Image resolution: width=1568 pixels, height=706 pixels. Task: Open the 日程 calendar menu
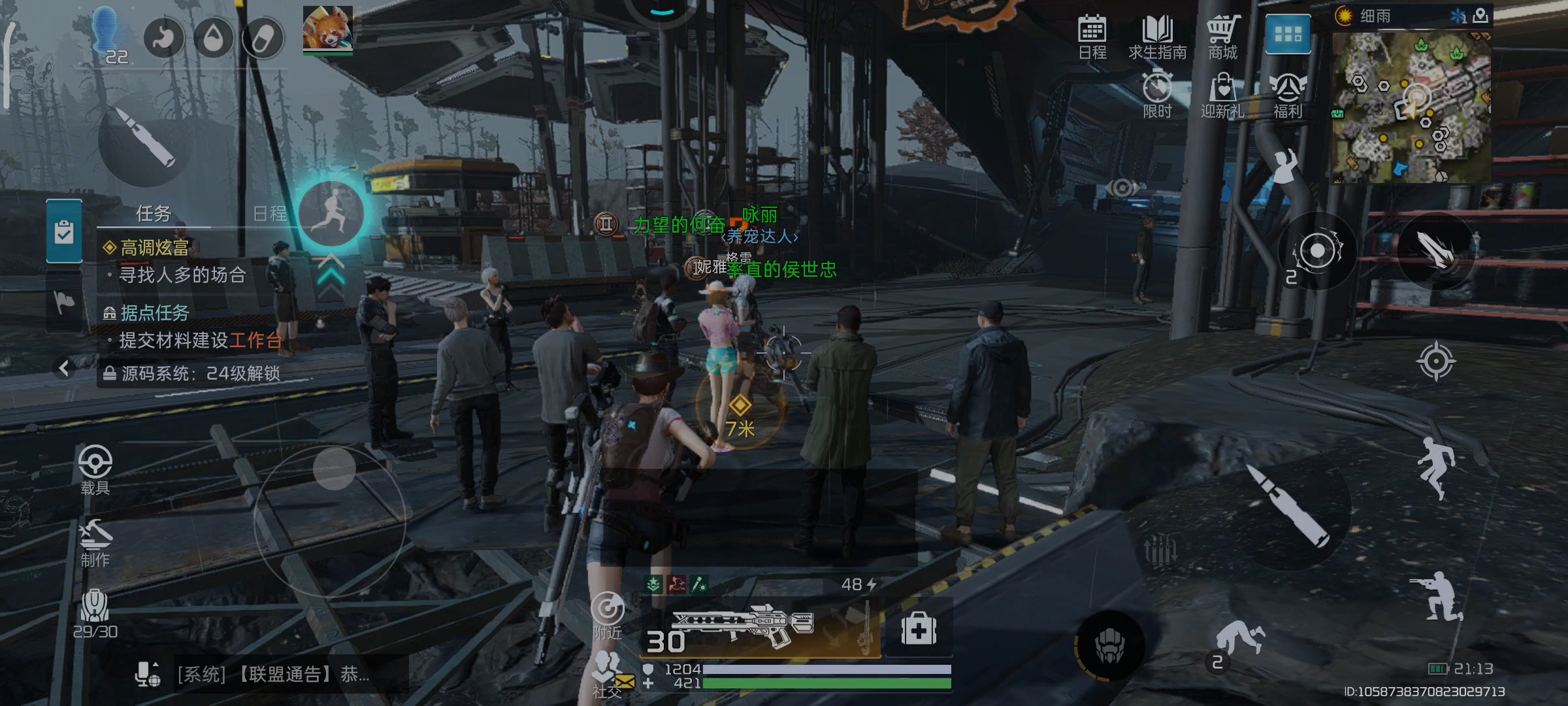[1092, 37]
